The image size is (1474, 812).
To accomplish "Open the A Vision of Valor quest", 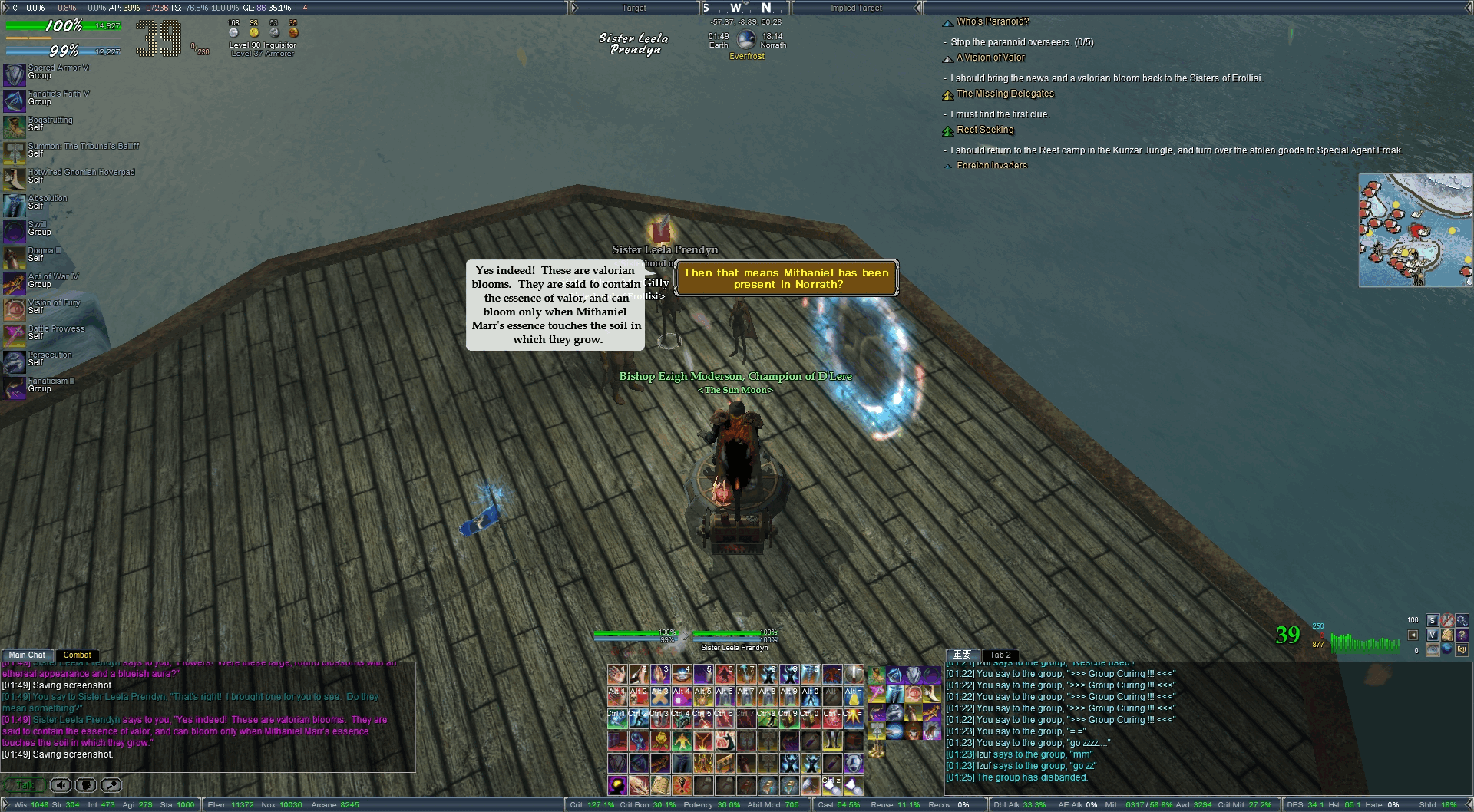I will [990, 58].
